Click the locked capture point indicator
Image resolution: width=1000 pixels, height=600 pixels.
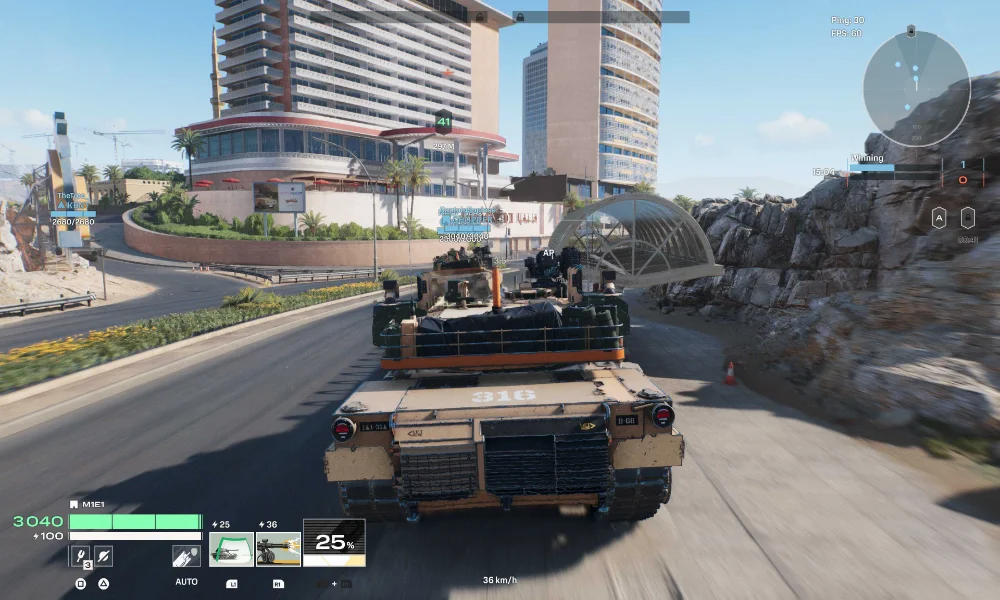tap(967, 217)
